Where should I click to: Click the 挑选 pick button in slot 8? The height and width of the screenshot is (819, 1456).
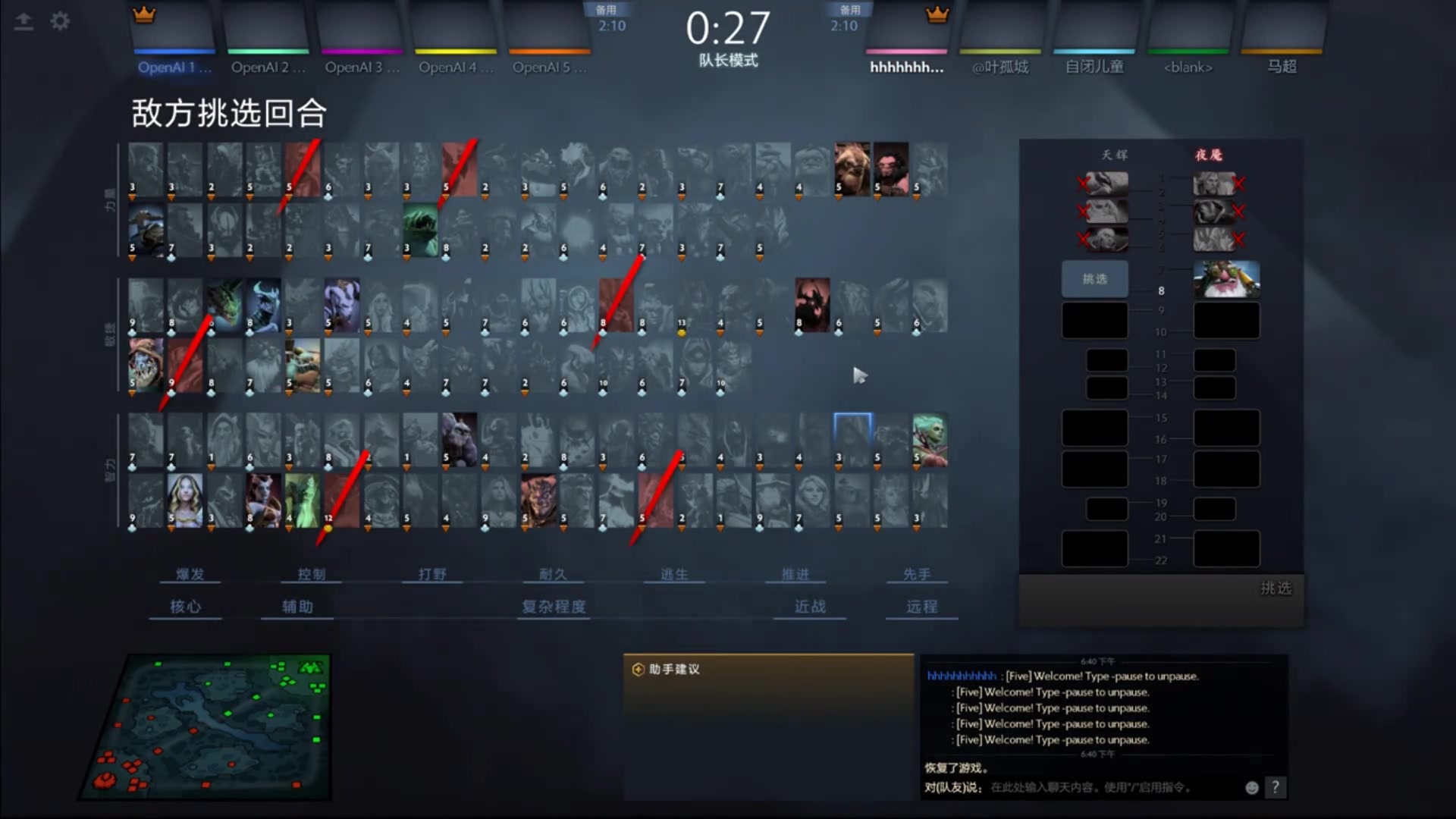tap(1094, 278)
